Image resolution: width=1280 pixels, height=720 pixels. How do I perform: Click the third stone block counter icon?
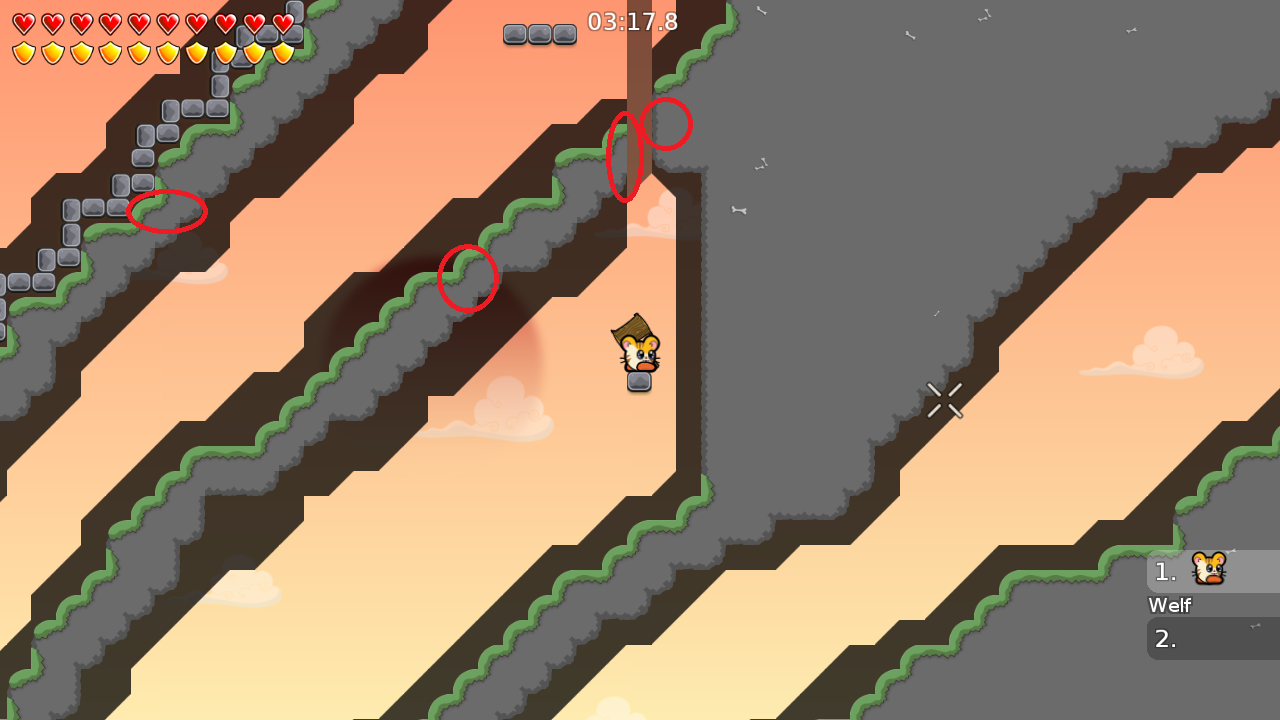point(565,34)
